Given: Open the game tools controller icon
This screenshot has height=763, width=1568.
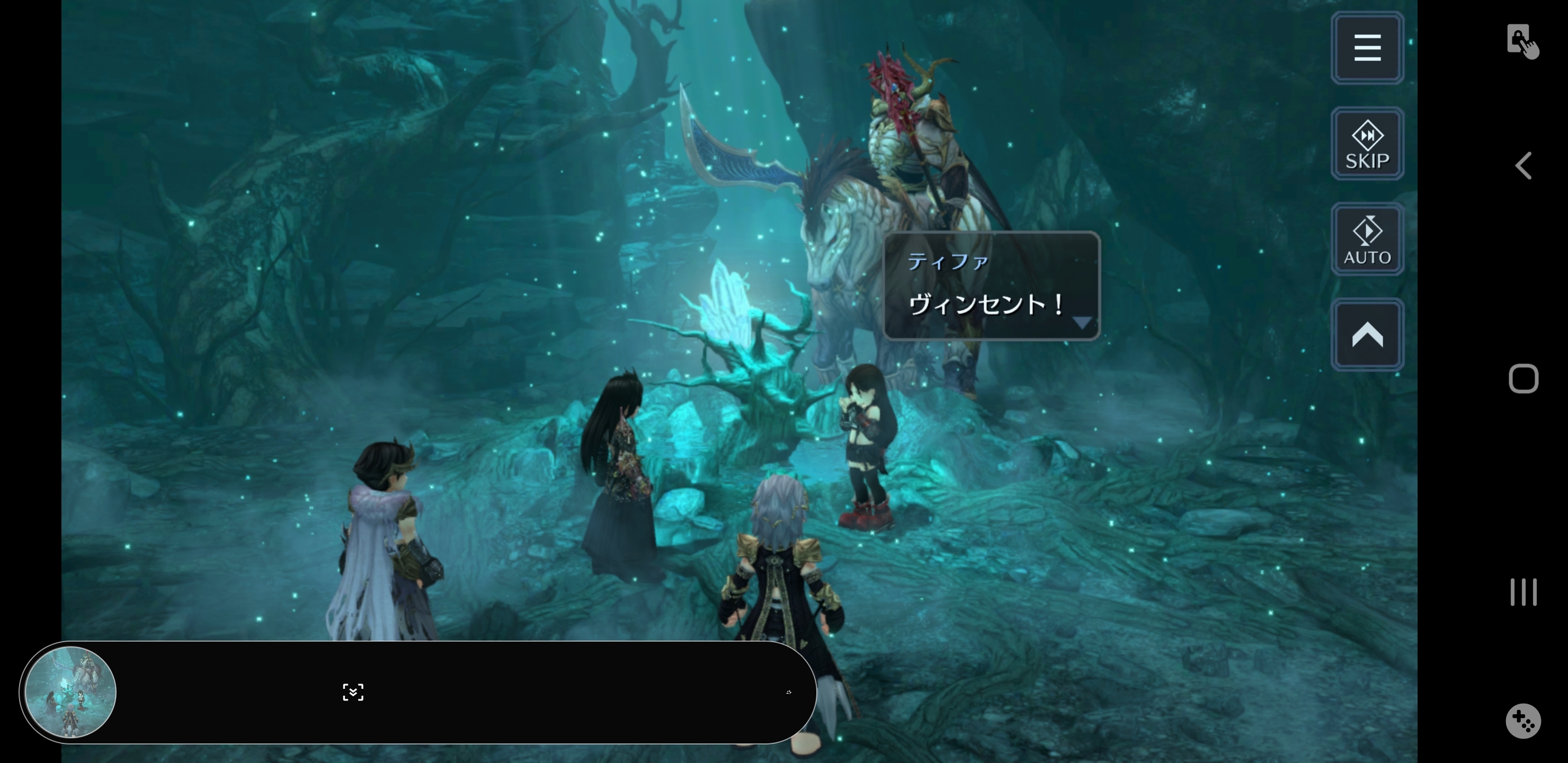Looking at the screenshot, I should [1523, 721].
